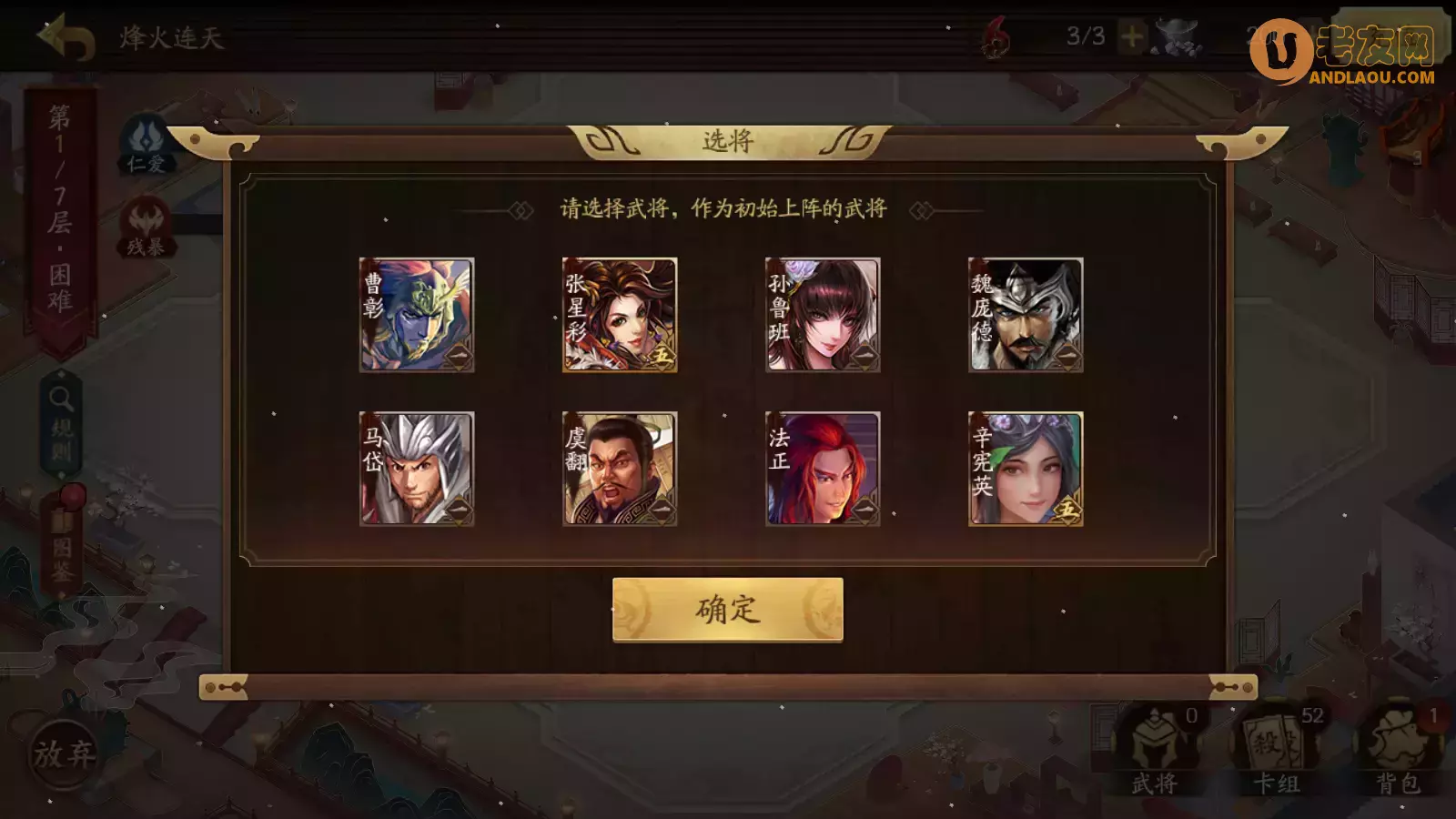Select the 马岱 portrait
Viewport: 1456px width, 819px height.
click(419, 469)
